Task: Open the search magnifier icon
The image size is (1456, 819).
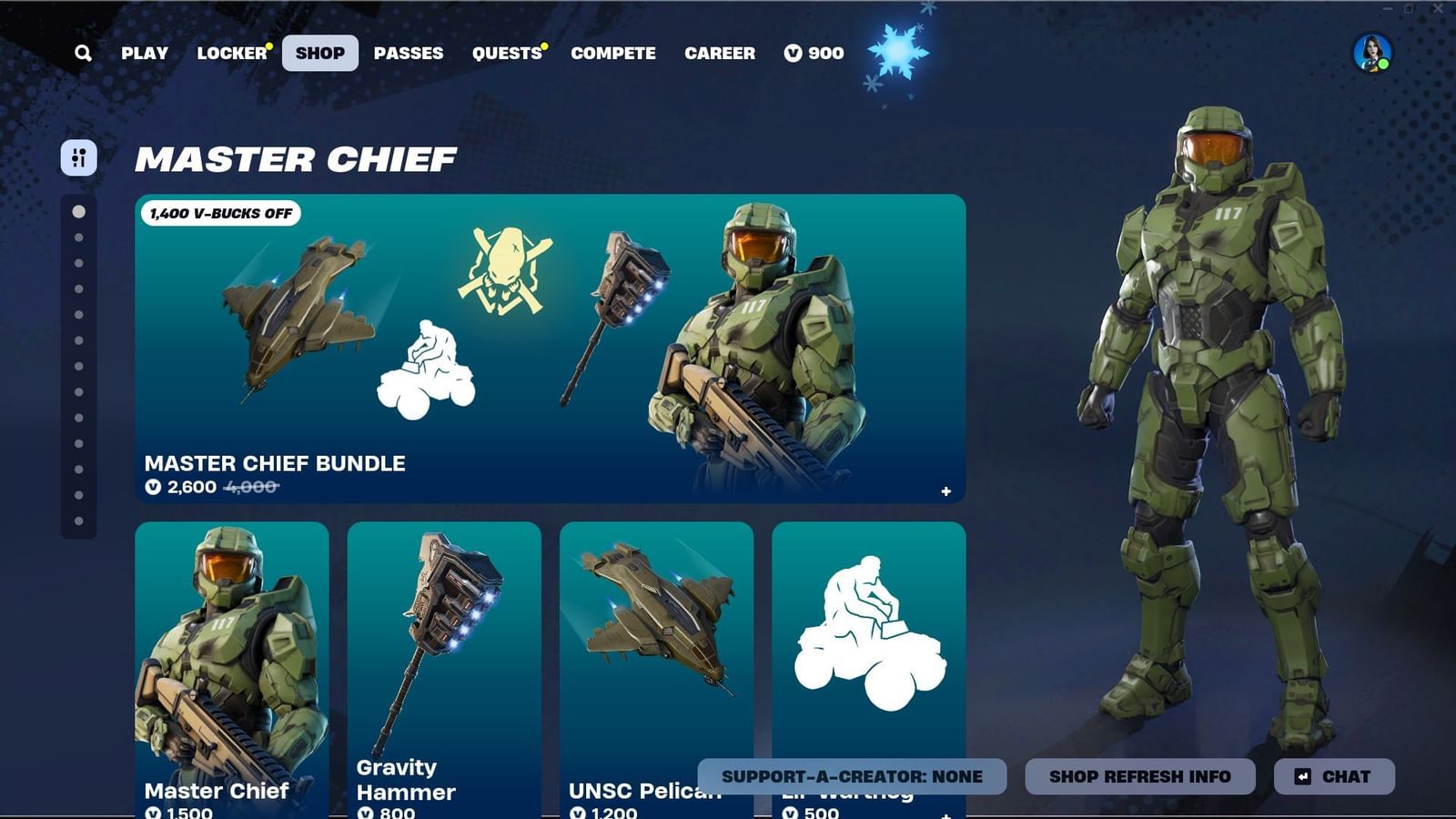Action: 84,53
